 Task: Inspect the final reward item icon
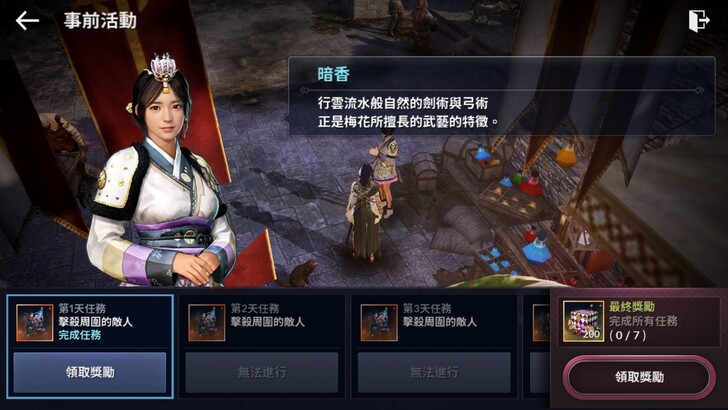click(583, 321)
